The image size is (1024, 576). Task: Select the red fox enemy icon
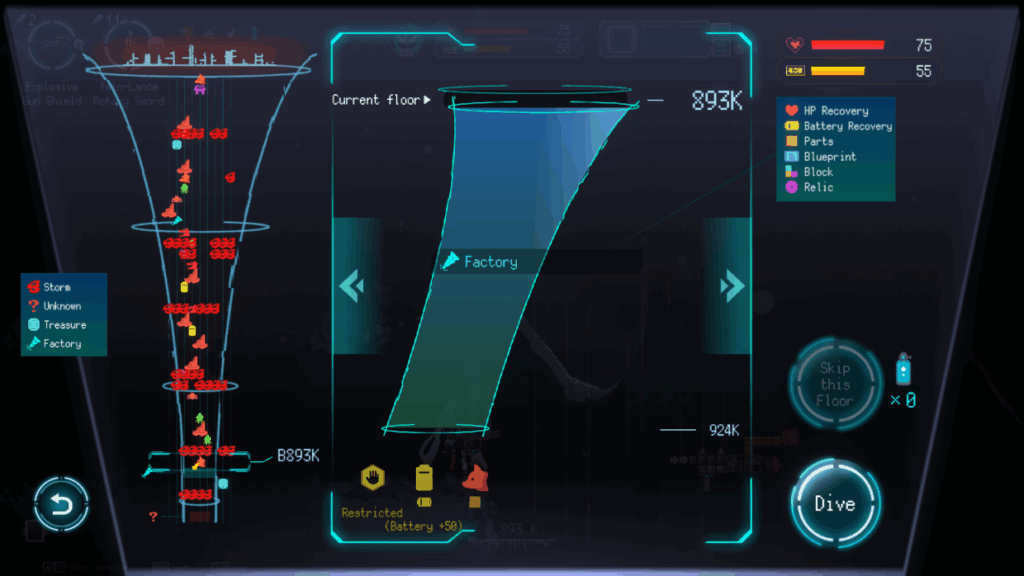tap(474, 478)
